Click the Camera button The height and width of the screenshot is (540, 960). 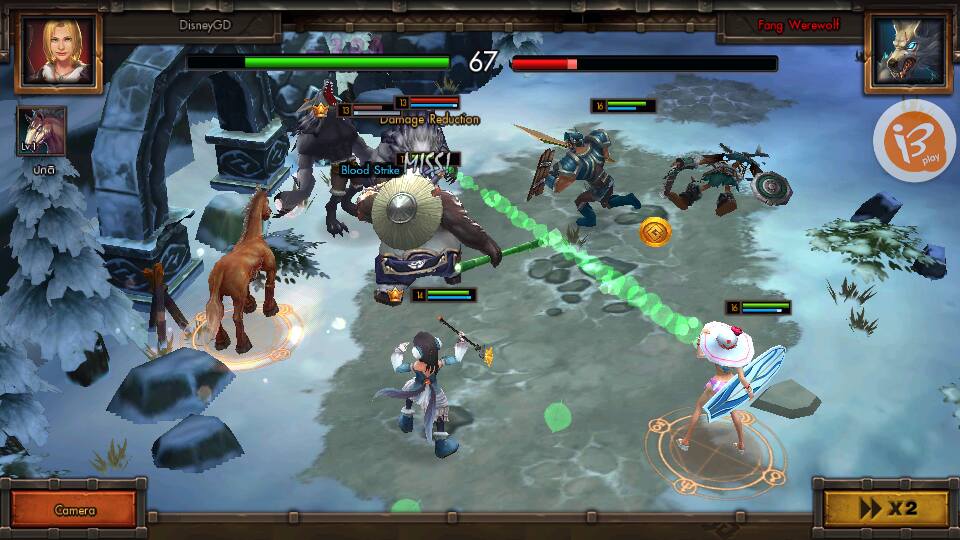click(x=75, y=509)
